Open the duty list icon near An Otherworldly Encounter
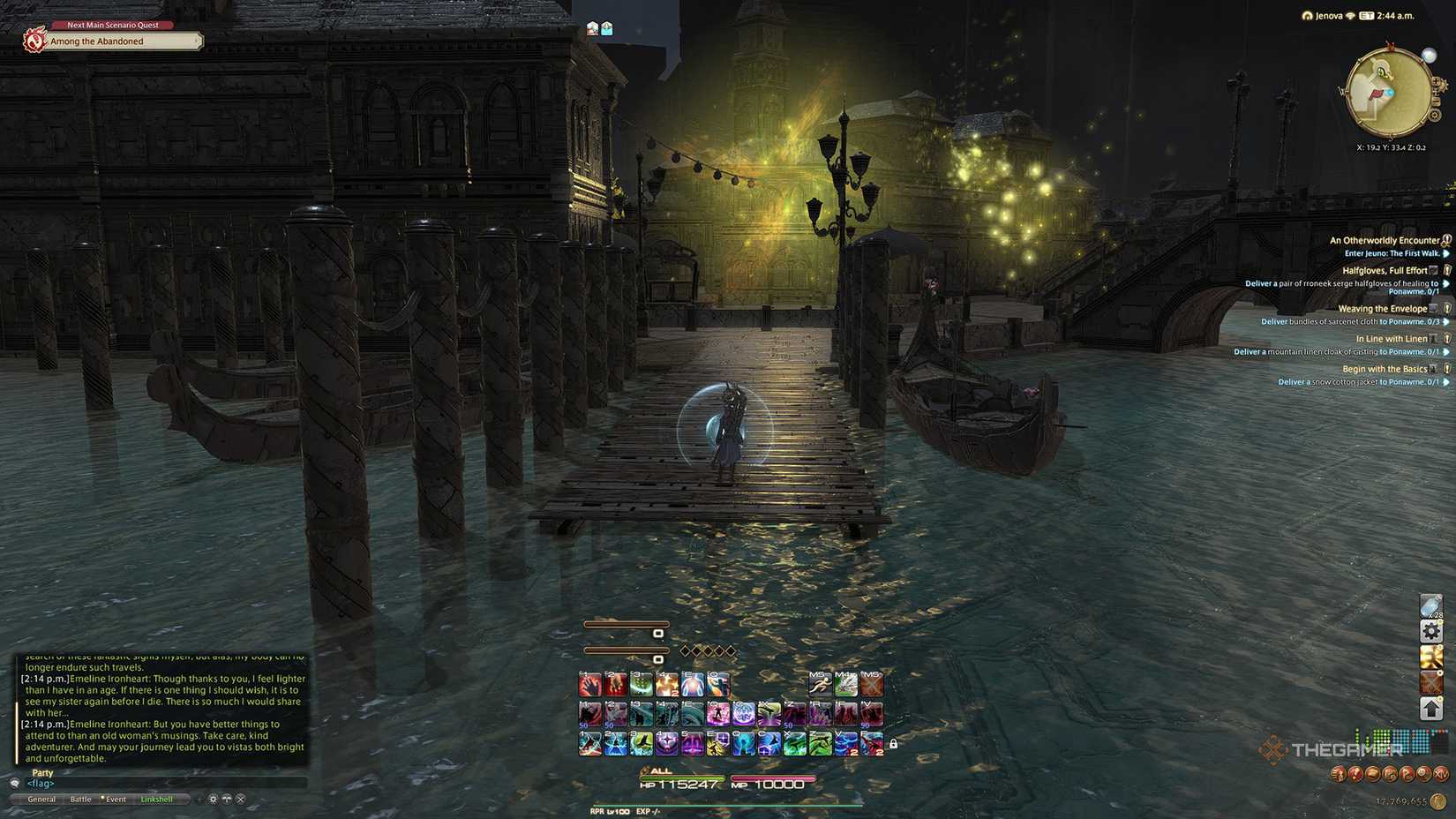 (x=1446, y=242)
